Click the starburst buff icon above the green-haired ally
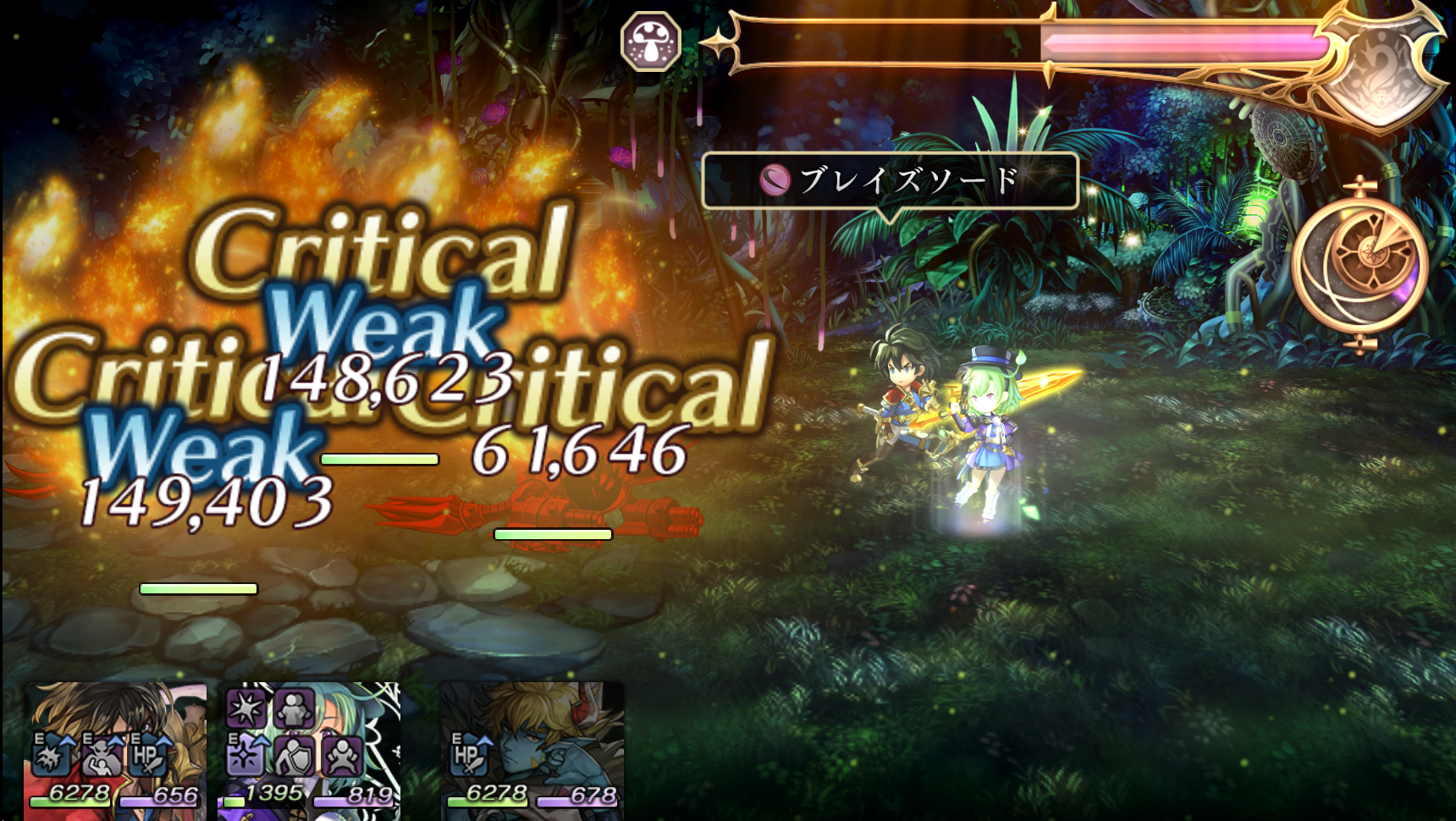 [245, 708]
